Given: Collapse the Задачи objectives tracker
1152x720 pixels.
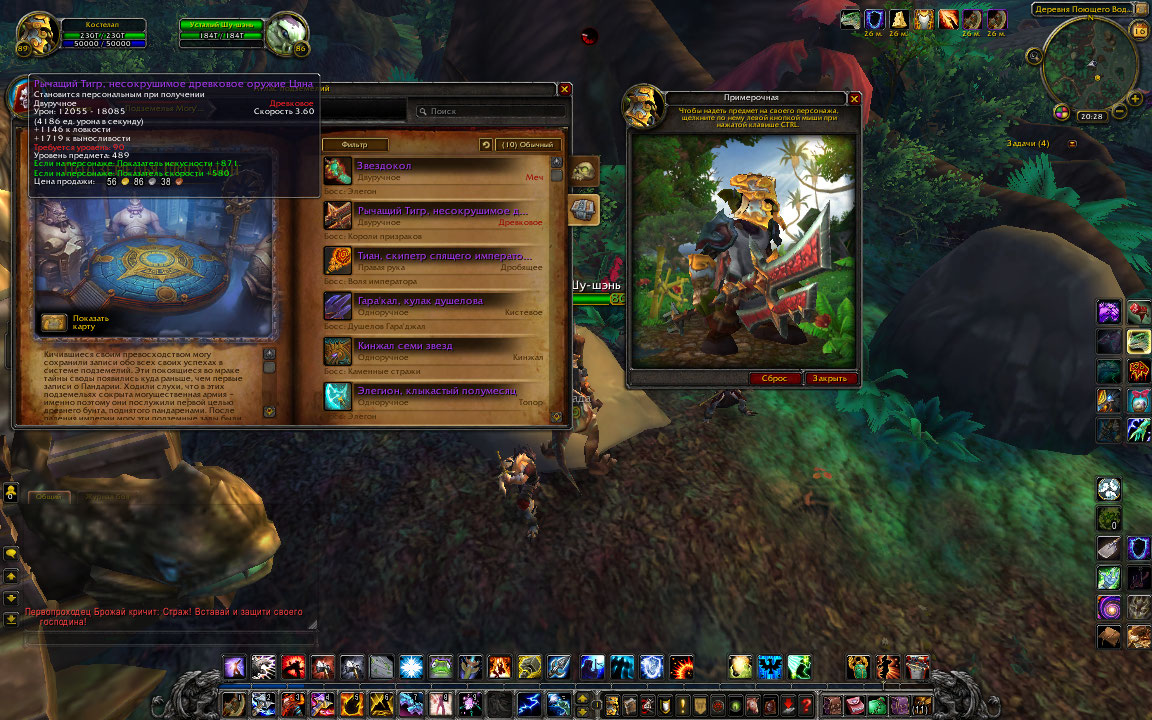Looking at the screenshot, I should [x=1073, y=144].
